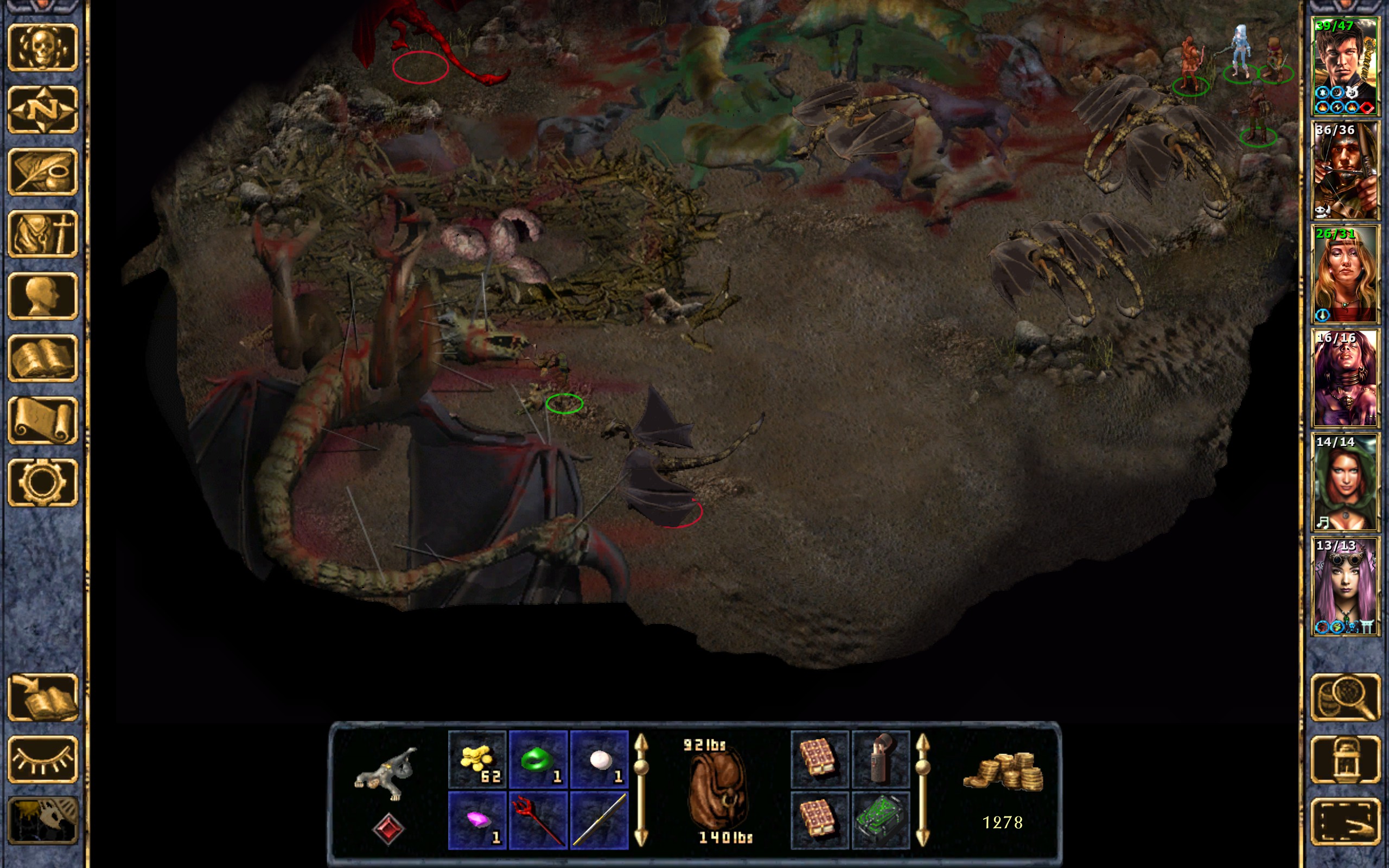This screenshot has width=1389, height=868.
Task: Rest the party with the lantern button
Action: click(1345, 759)
